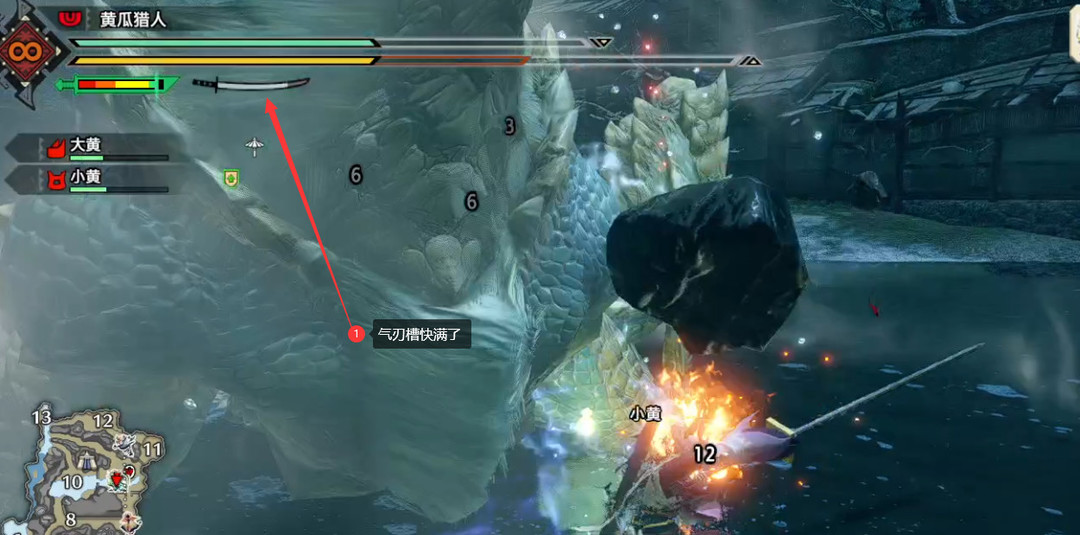Click the green shield status icon
Image resolution: width=1080 pixels, height=535 pixels.
pyautogui.click(x=232, y=178)
